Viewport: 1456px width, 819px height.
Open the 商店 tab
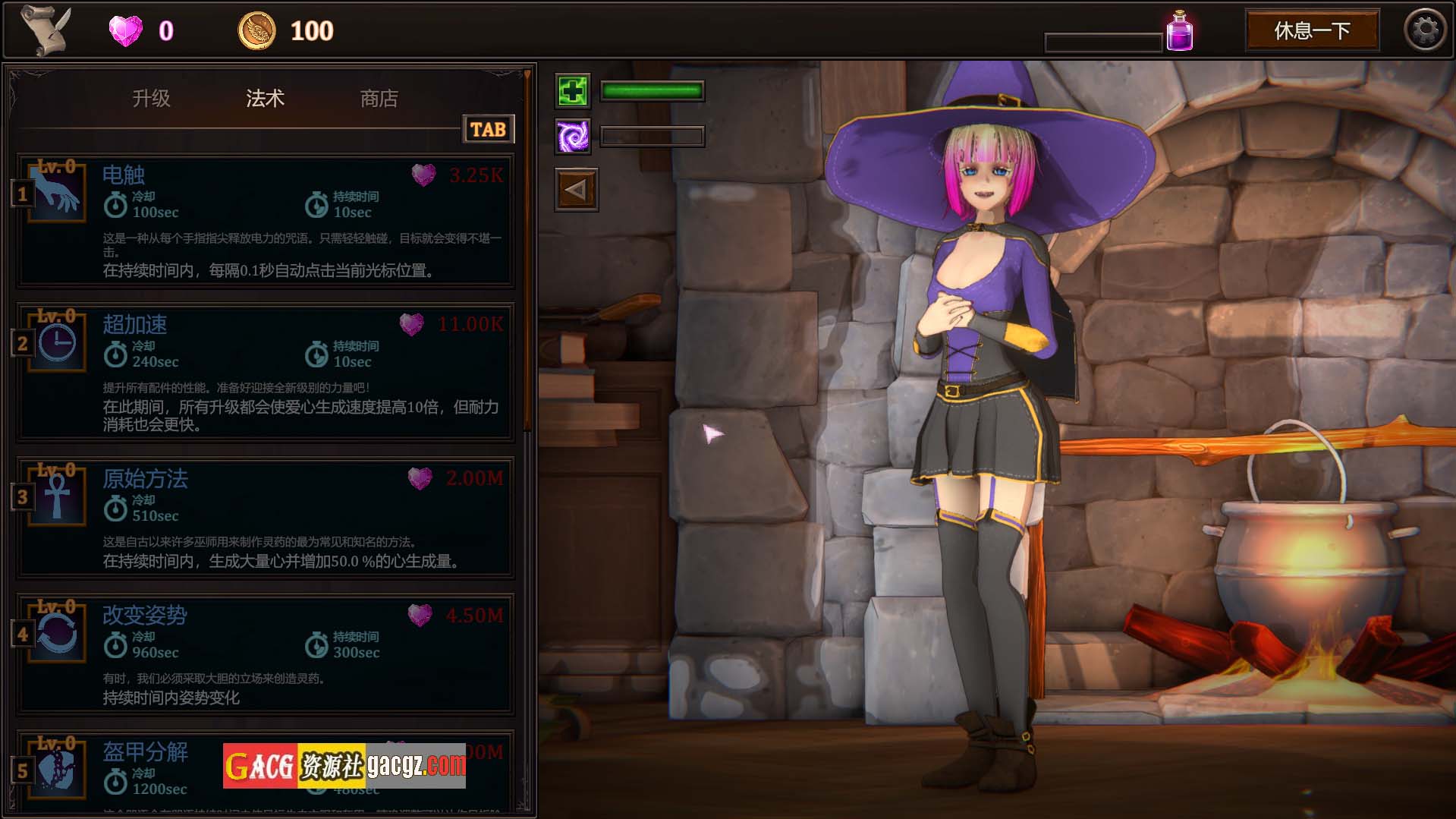[379, 99]
